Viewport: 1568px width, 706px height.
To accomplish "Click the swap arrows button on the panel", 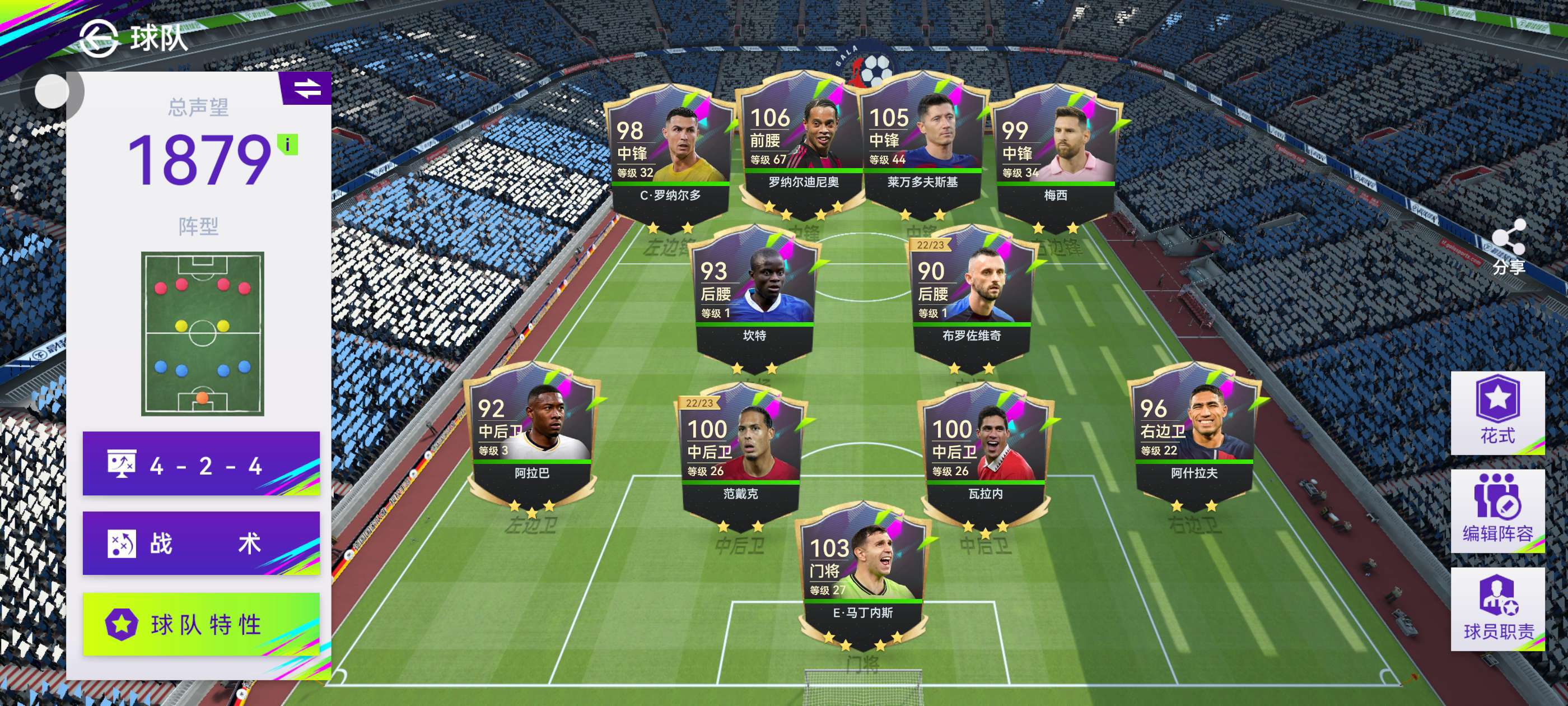I will coord(307,89).
